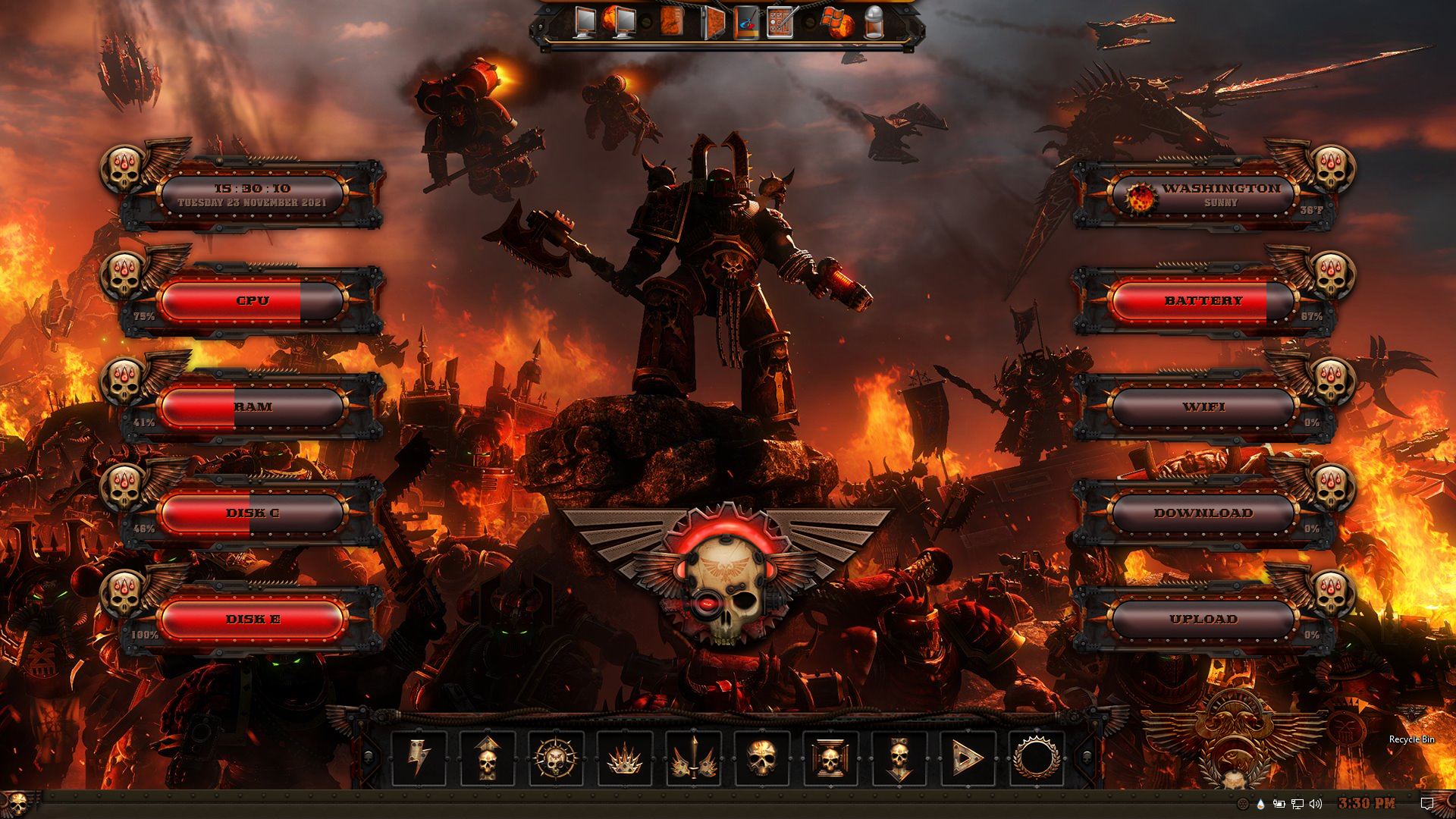Viewport: 1456px width, 819px height.
Task: Select the lightning bolt launcher tile
Action: coord(419,758)
